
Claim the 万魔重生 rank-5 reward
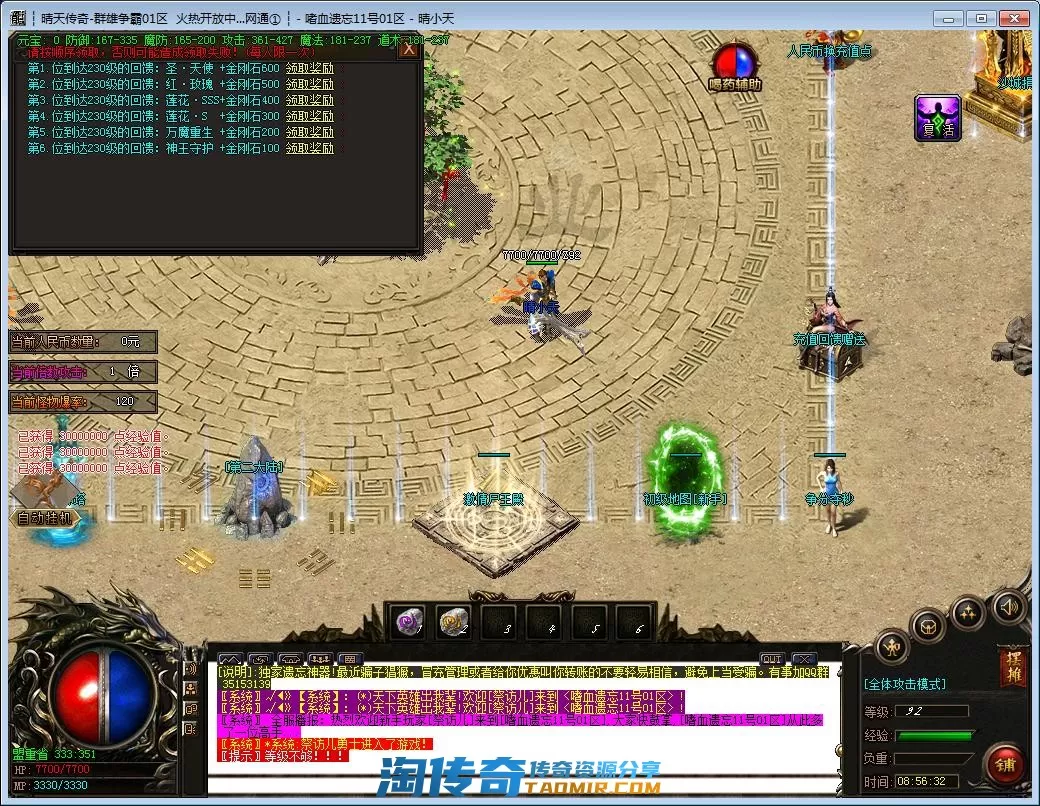pyautogui.click(x=310, y=132)
